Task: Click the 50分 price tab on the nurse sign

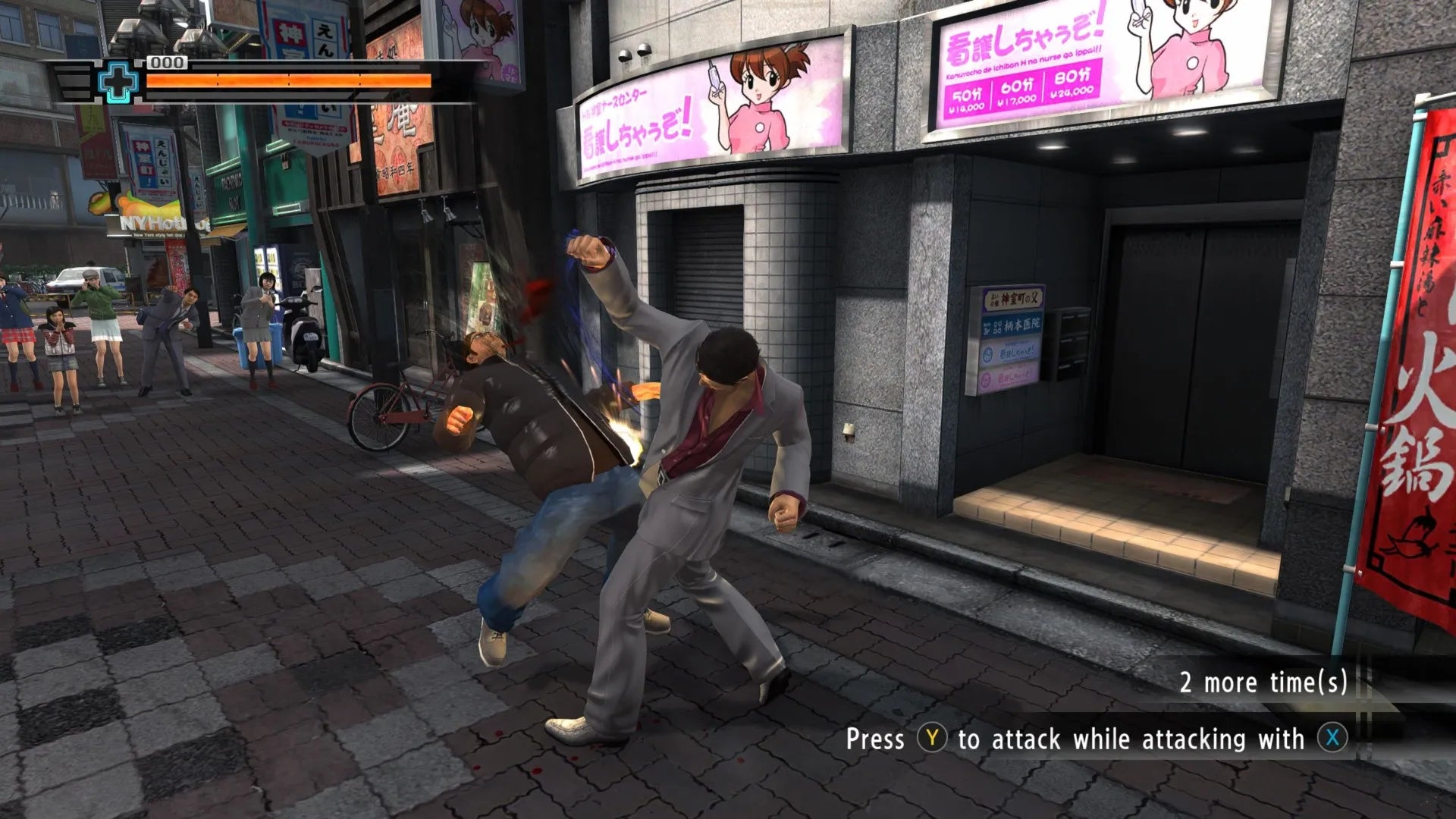Action: [x=968, y=99]
